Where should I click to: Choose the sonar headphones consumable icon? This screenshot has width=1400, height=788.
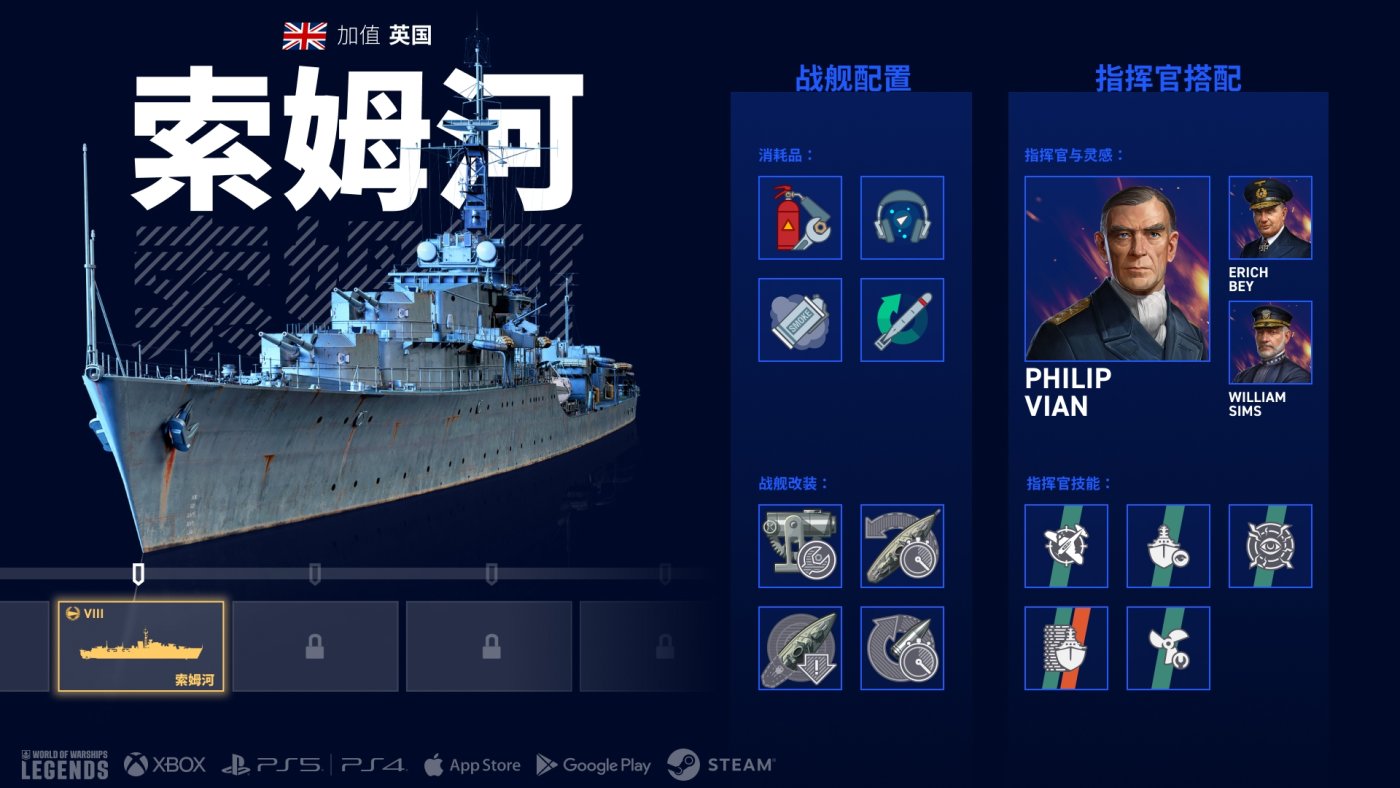902,218
